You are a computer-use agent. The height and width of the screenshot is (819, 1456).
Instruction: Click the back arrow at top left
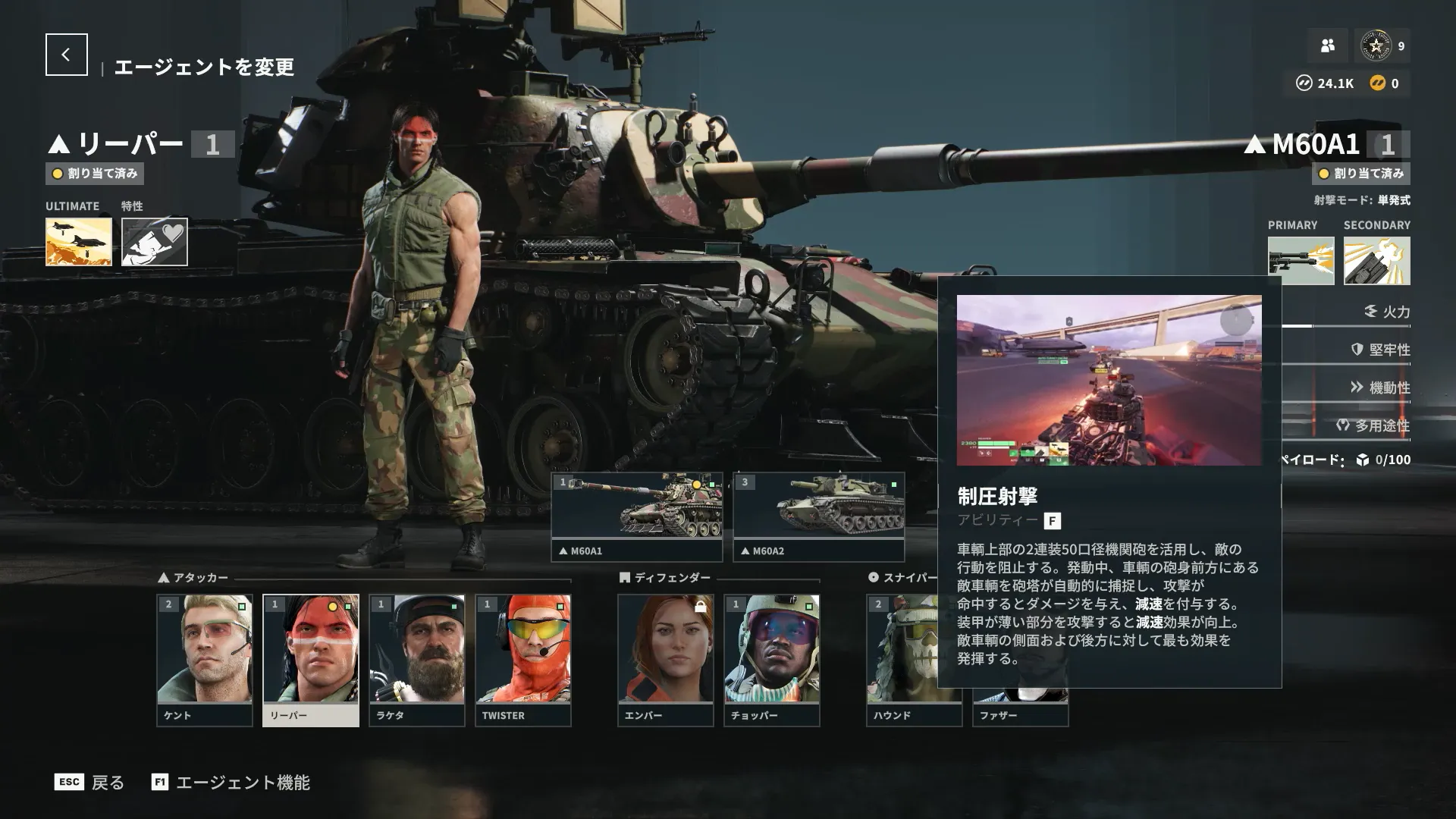click(67, 53)
